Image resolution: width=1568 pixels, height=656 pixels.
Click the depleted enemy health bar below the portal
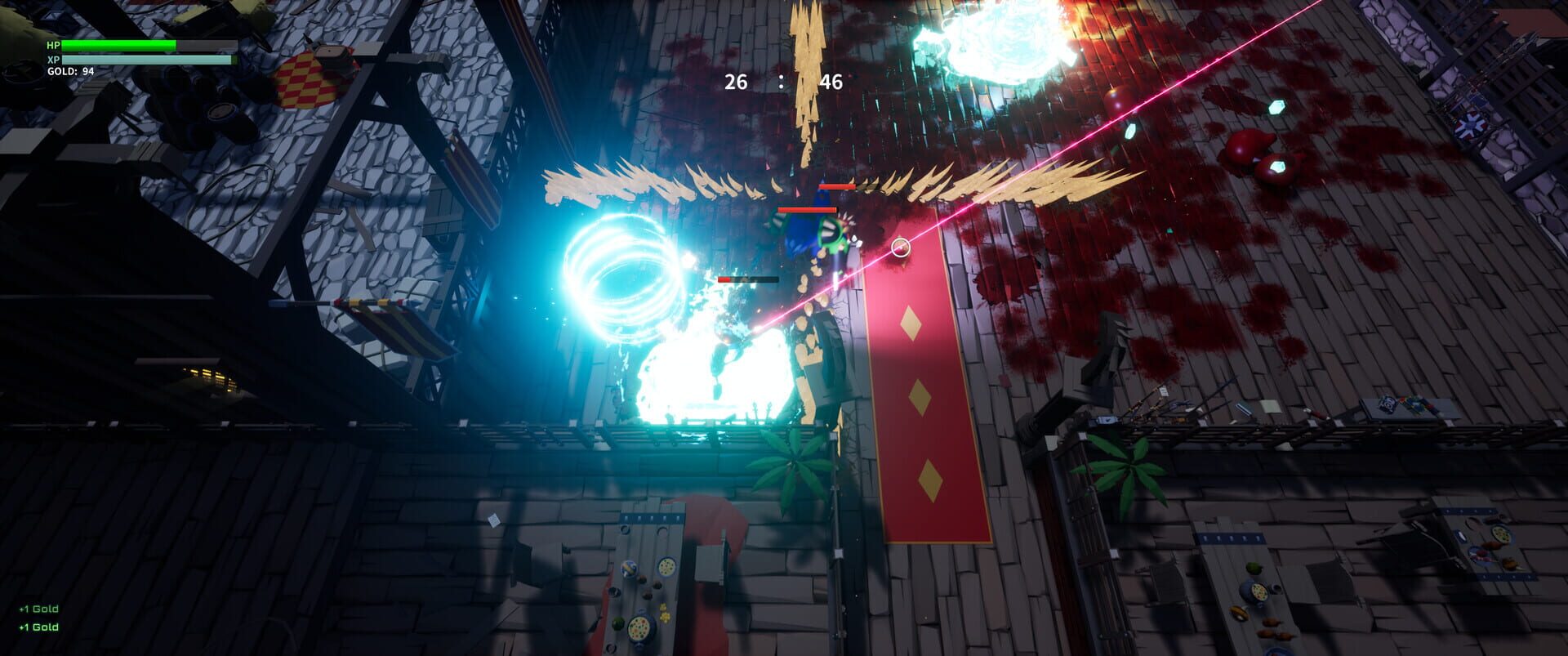click(747, 279)
